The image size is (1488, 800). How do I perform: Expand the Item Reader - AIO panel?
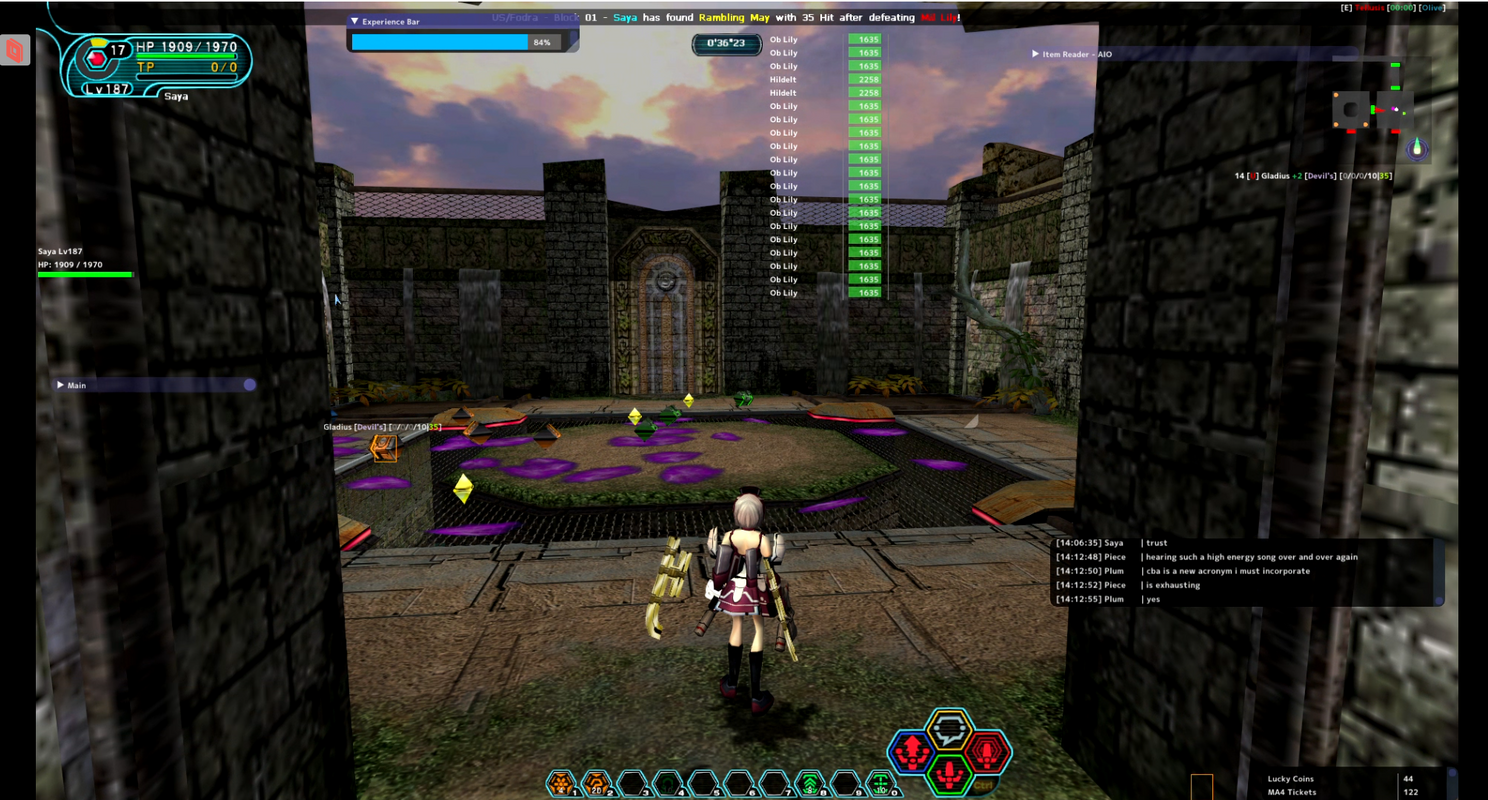(x=1035, y=54)
